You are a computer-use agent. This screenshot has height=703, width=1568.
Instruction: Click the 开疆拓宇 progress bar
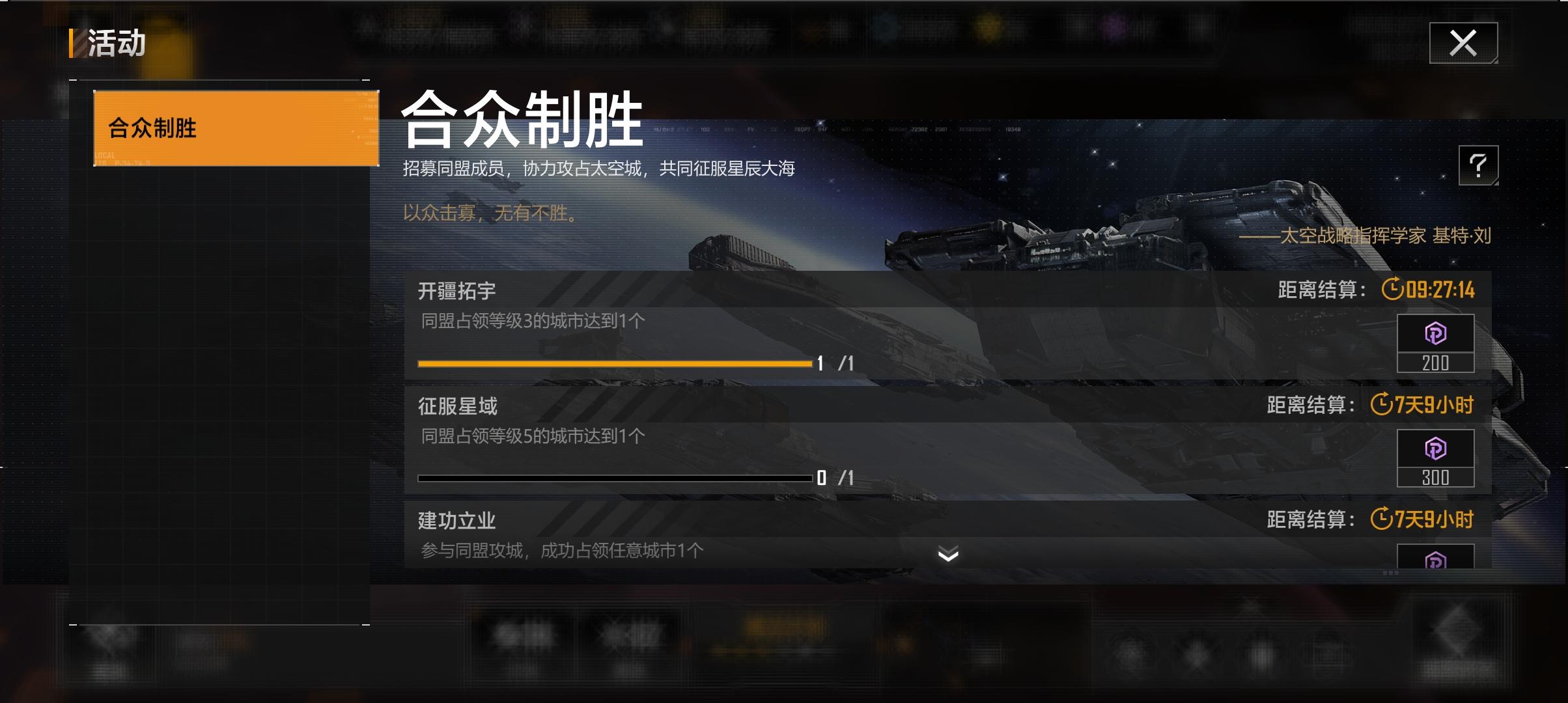click(612, 364)
